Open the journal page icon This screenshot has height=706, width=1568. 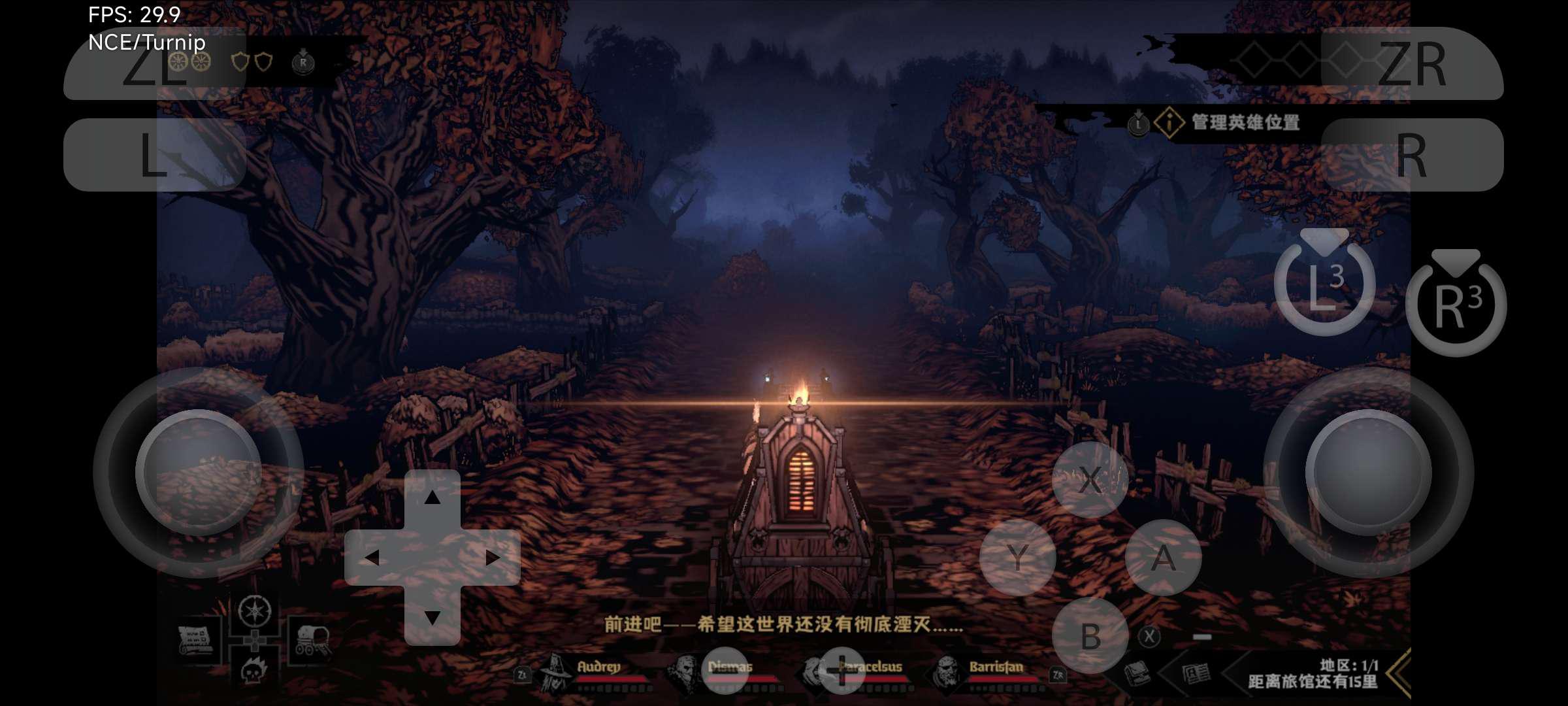coord(1196,673)
